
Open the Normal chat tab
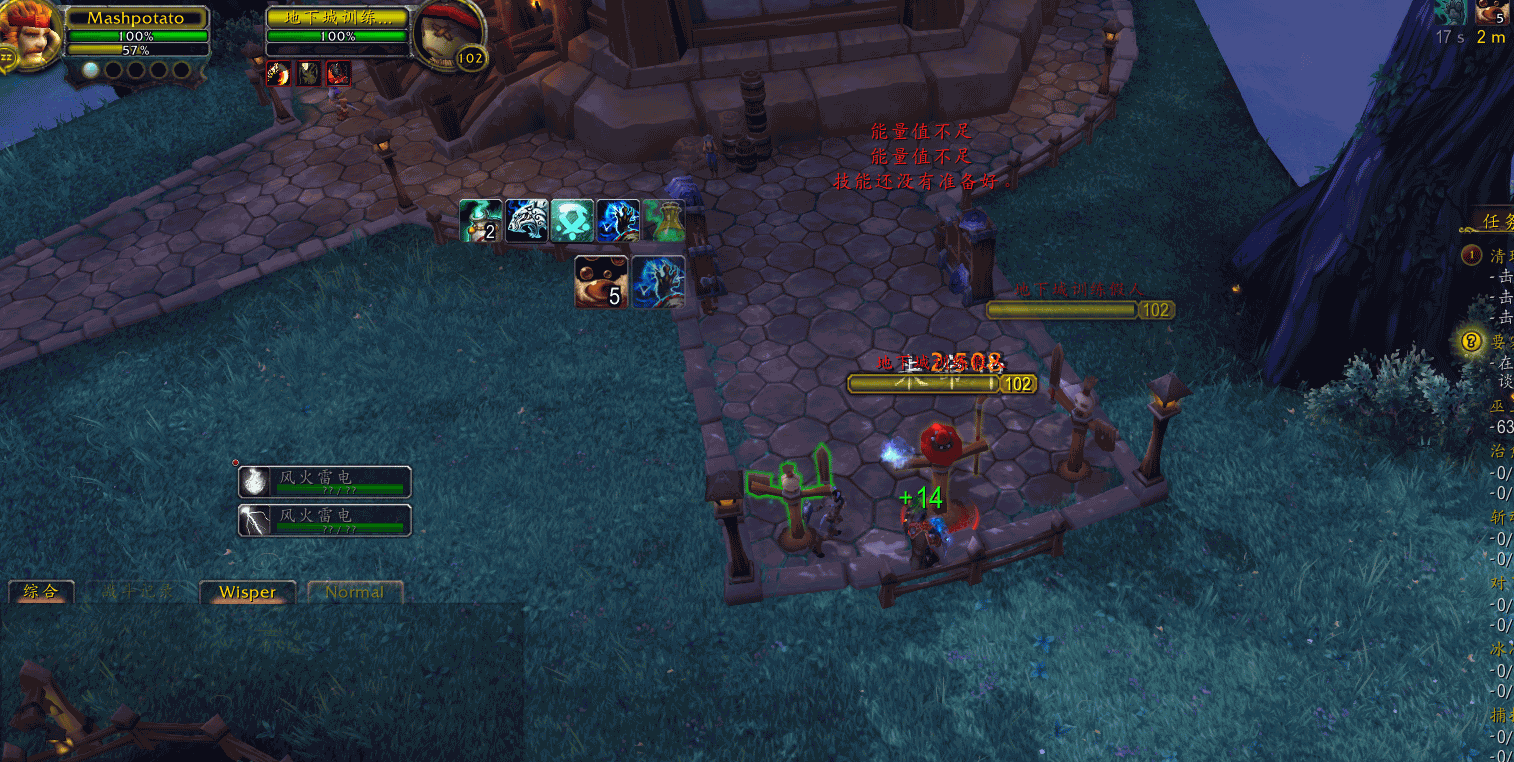tap(354, 592)
